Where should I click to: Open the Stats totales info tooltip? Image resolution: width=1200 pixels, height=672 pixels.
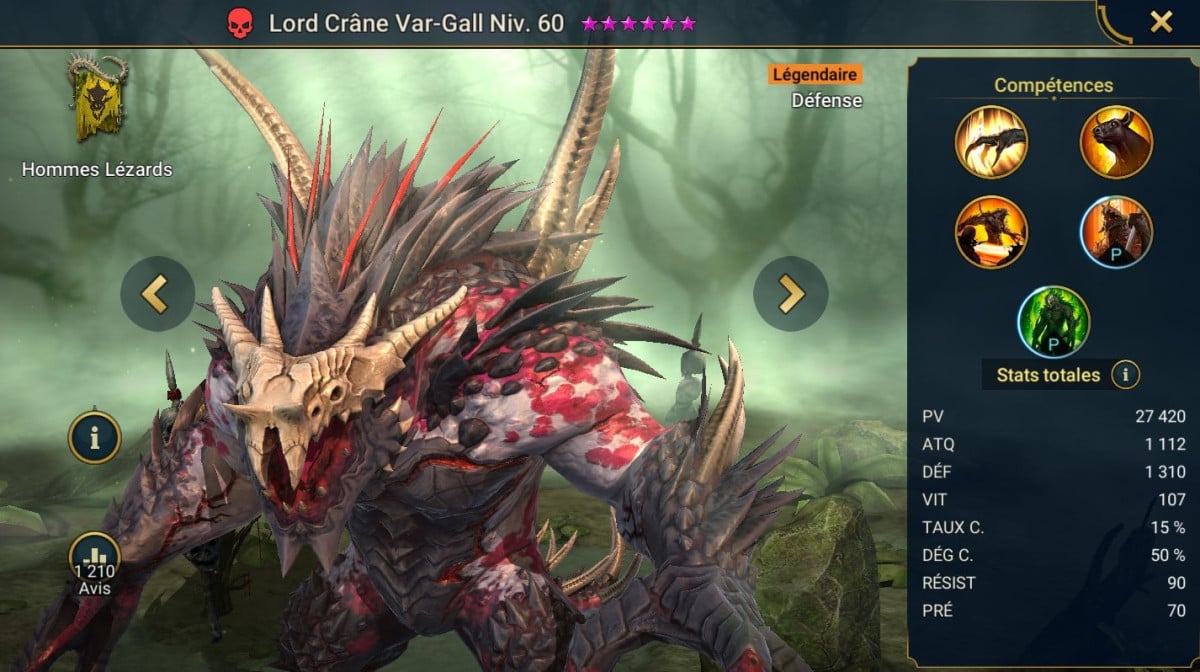point(1126,375)
